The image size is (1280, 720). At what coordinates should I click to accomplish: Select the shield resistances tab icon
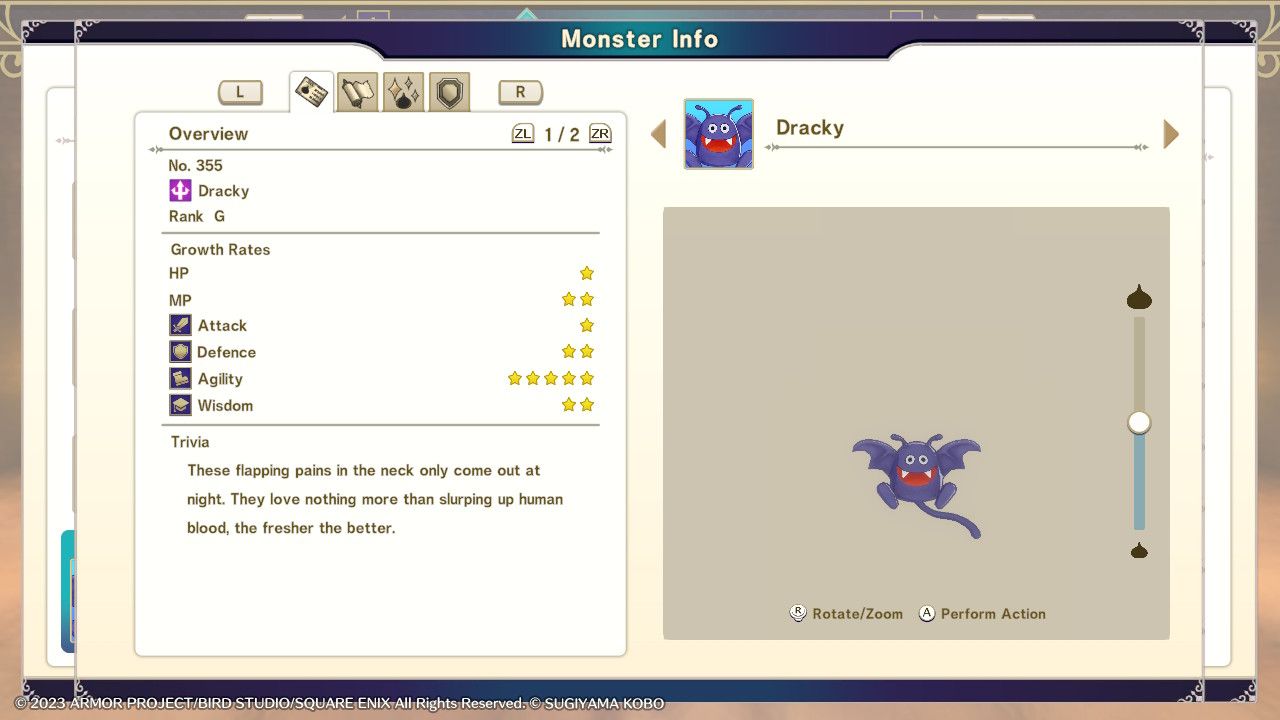pyautogui.click(x=448, y=91)
